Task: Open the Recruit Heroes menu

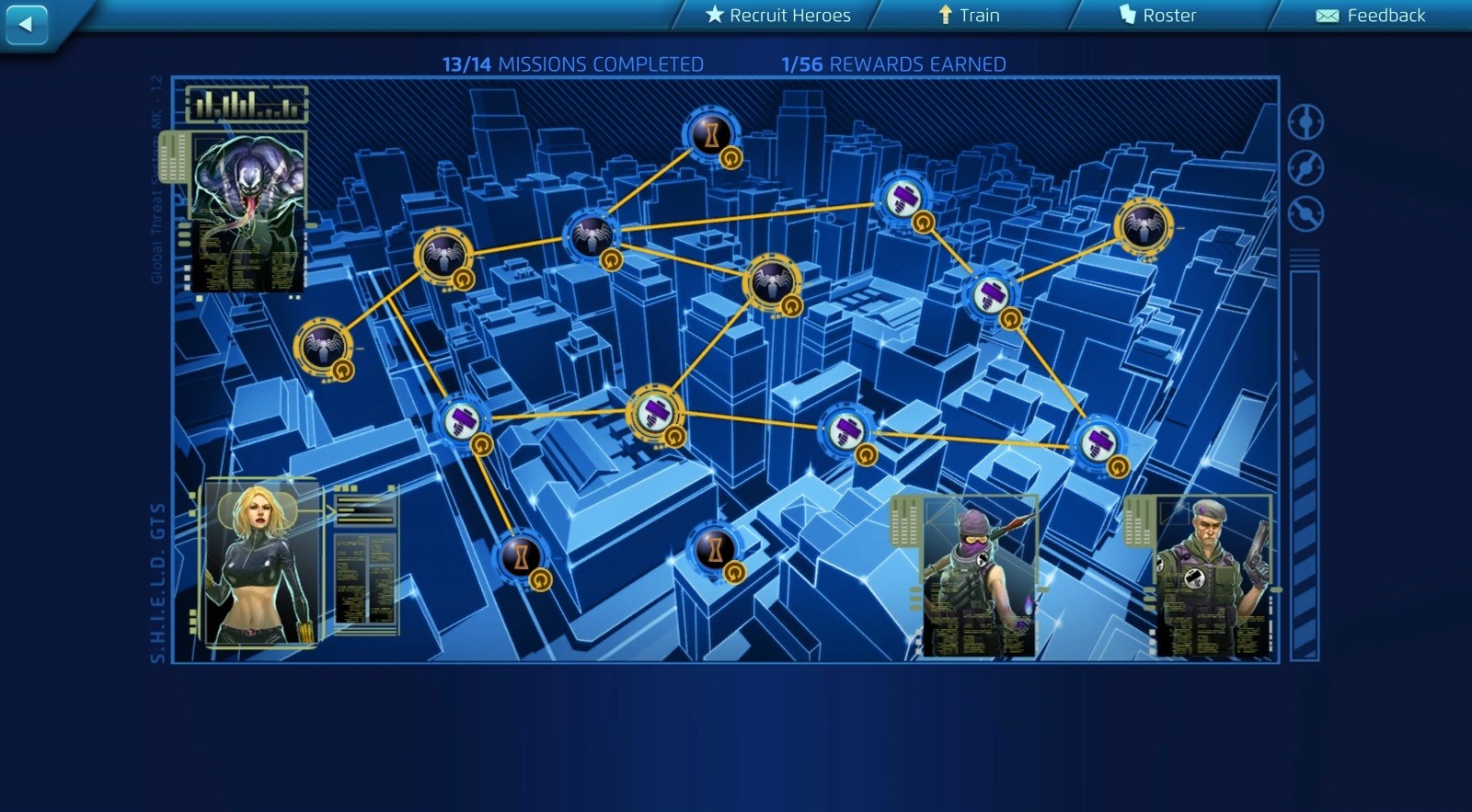Action: click(787, 15)
